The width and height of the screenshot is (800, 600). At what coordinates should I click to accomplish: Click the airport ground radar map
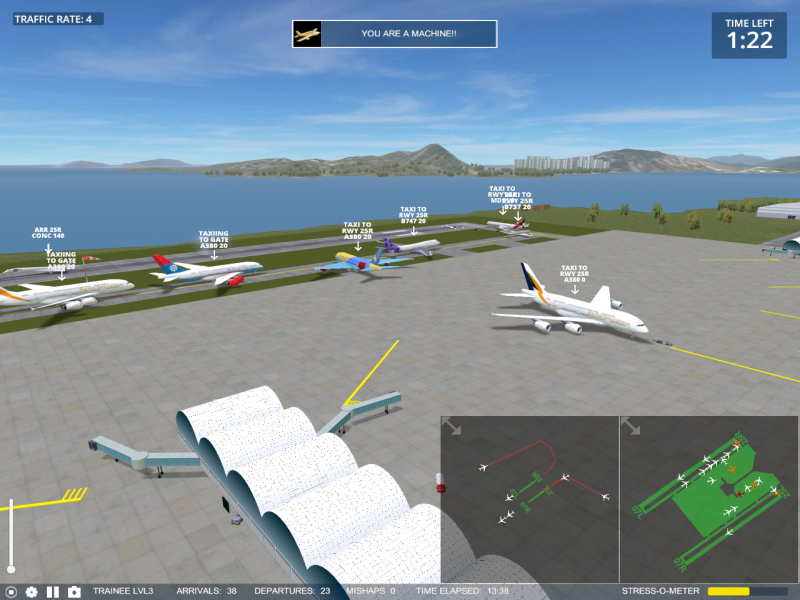coord(709,500)
